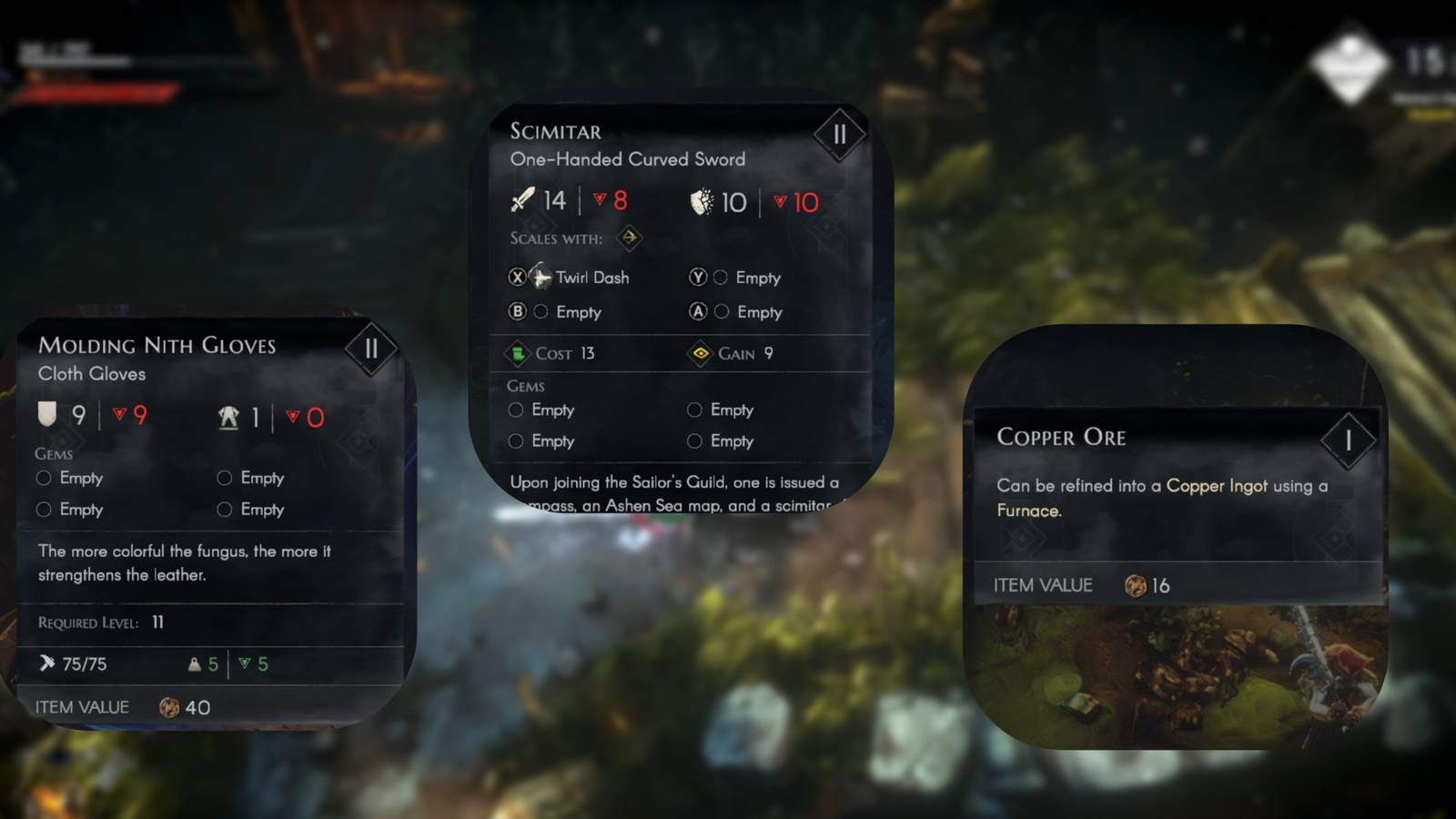The width and height of the screenshot is (1456, 819).
Task: Expand the Gems section on the Scimitar
Action: coord(523,386)
